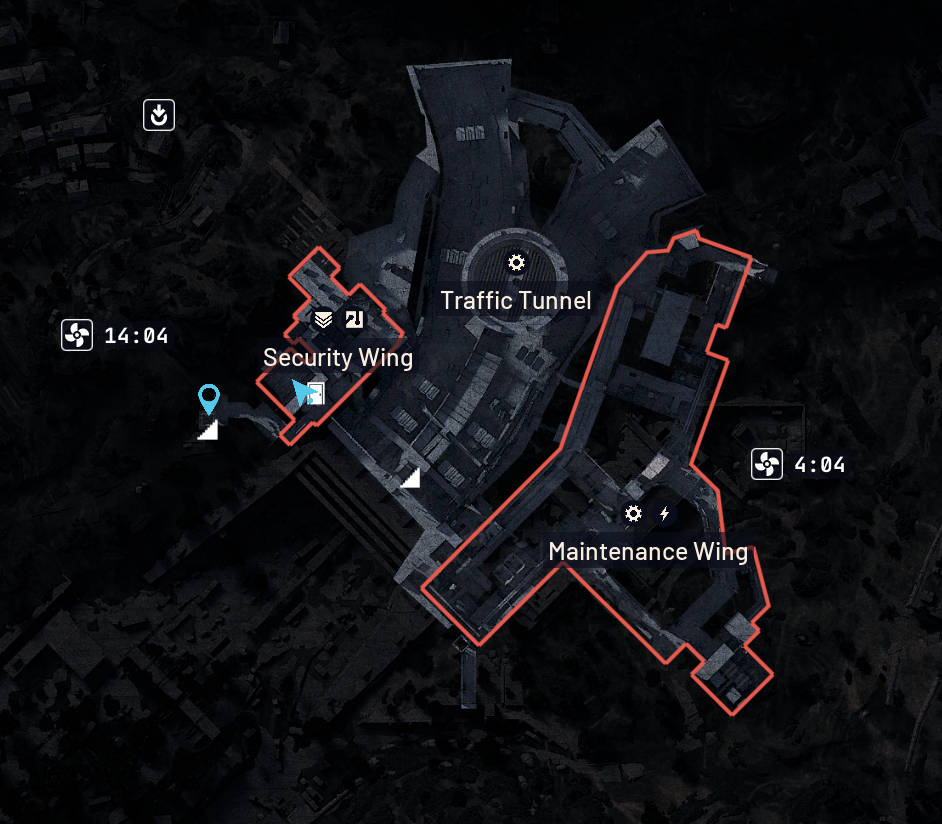The image size is (942, 824).
Task: Click the stairs marker below Security Wing building
Action: (x=410, y=479)
